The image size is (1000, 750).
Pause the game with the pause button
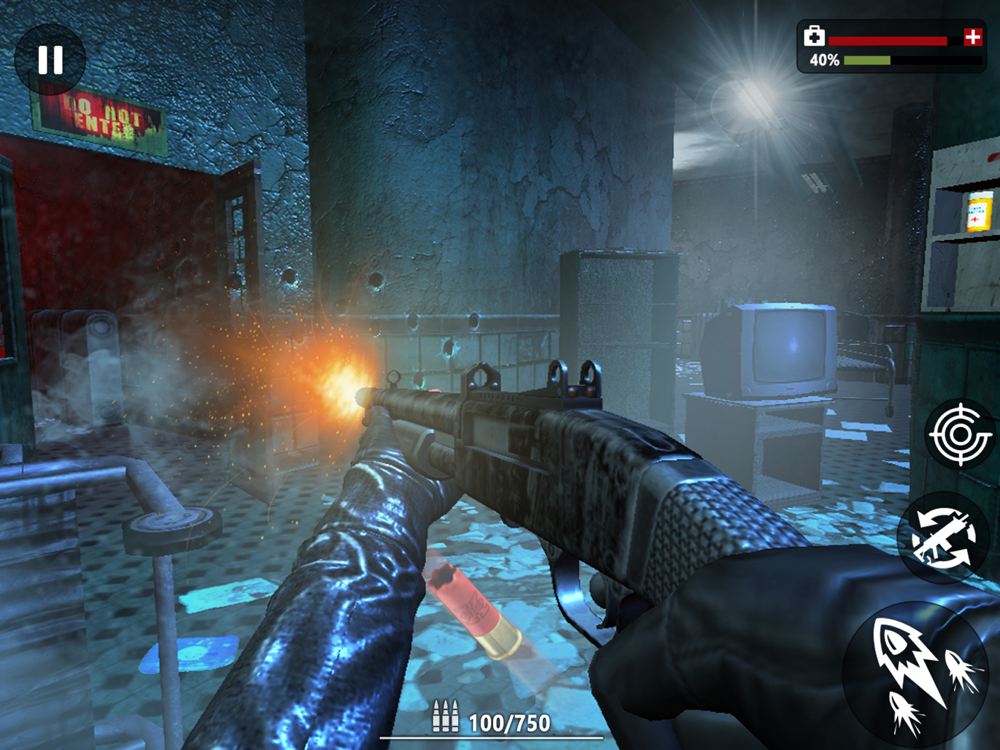(49, 59)
